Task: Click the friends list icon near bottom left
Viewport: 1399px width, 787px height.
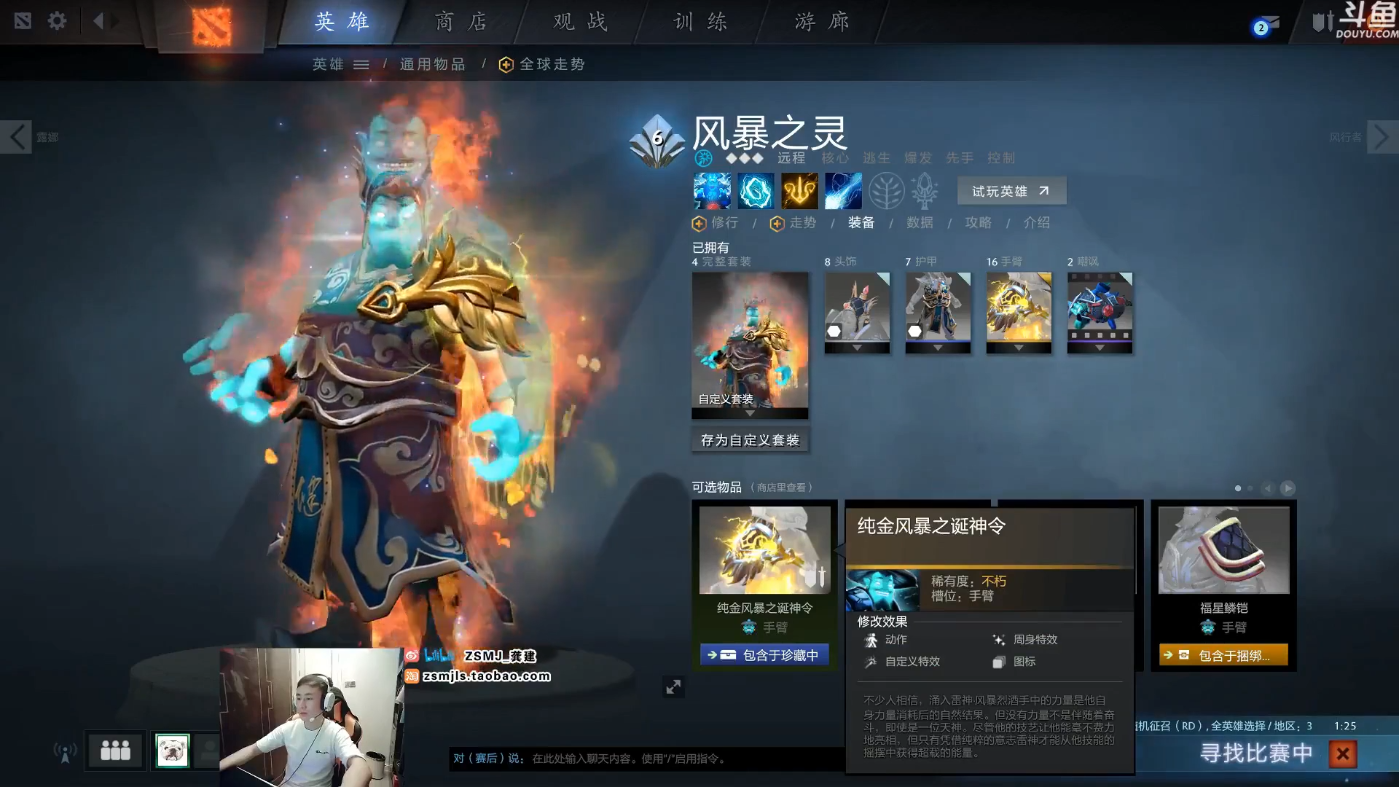Action: (x=114, y=750)
